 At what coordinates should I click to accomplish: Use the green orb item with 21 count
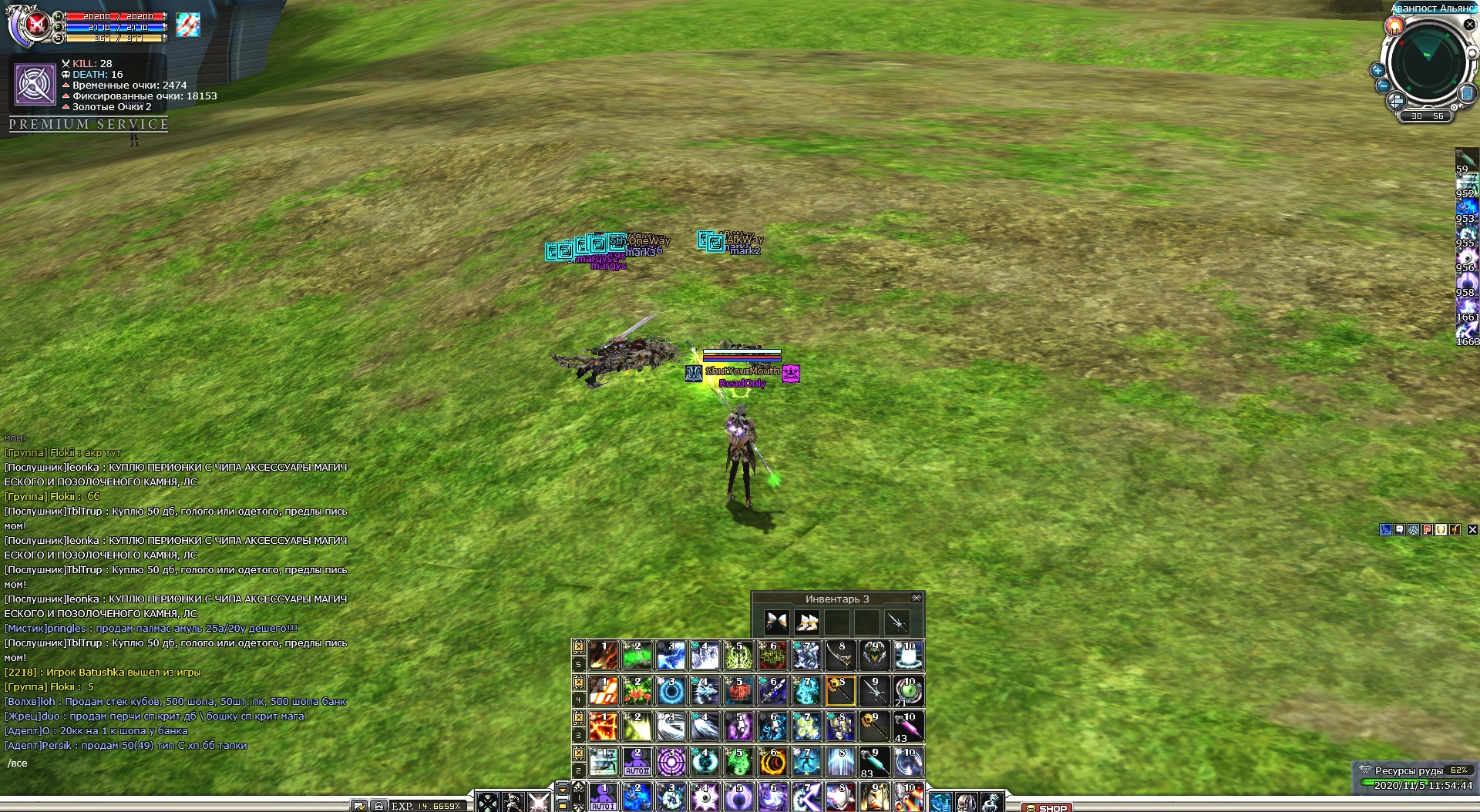tap(908, 691)
